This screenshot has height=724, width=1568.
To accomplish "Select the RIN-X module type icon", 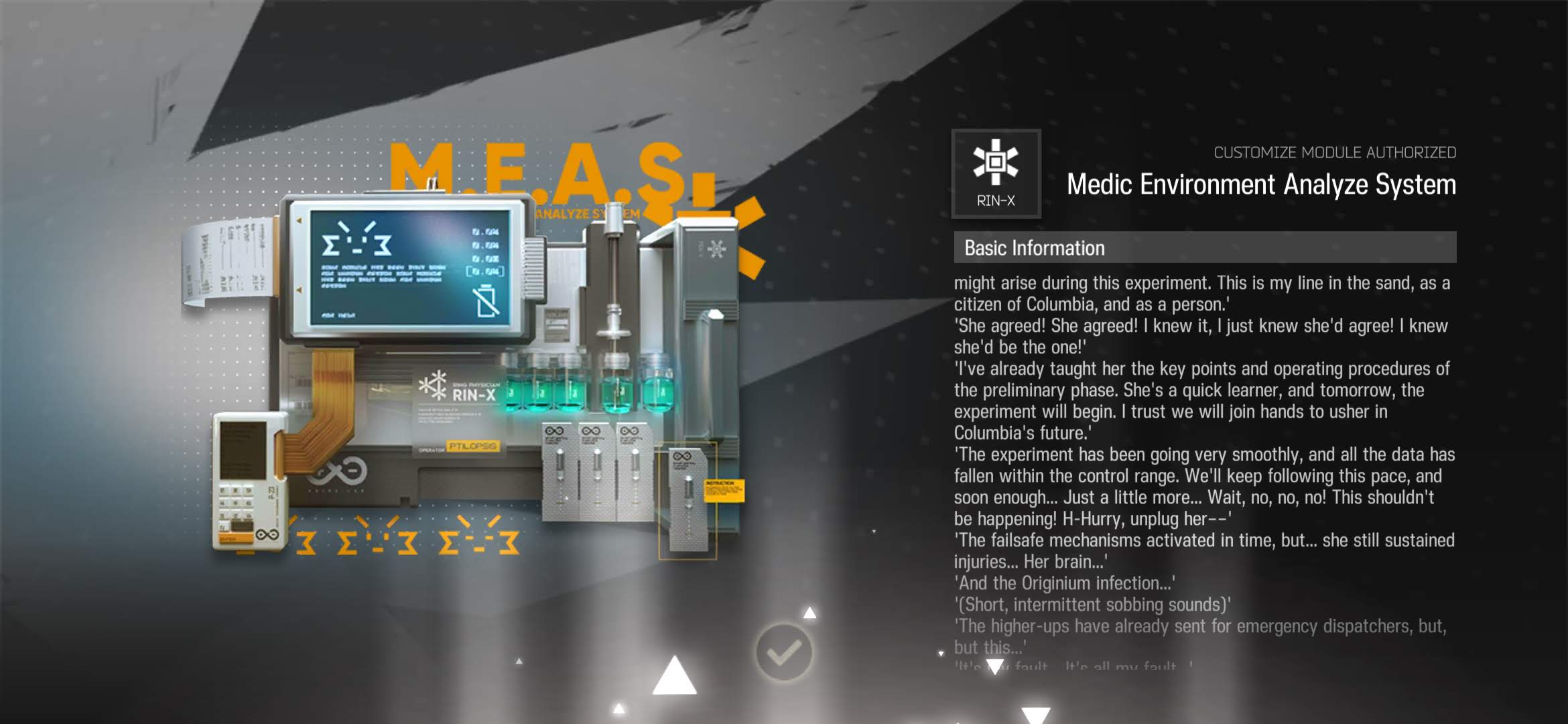I will (x=996, y=174).
